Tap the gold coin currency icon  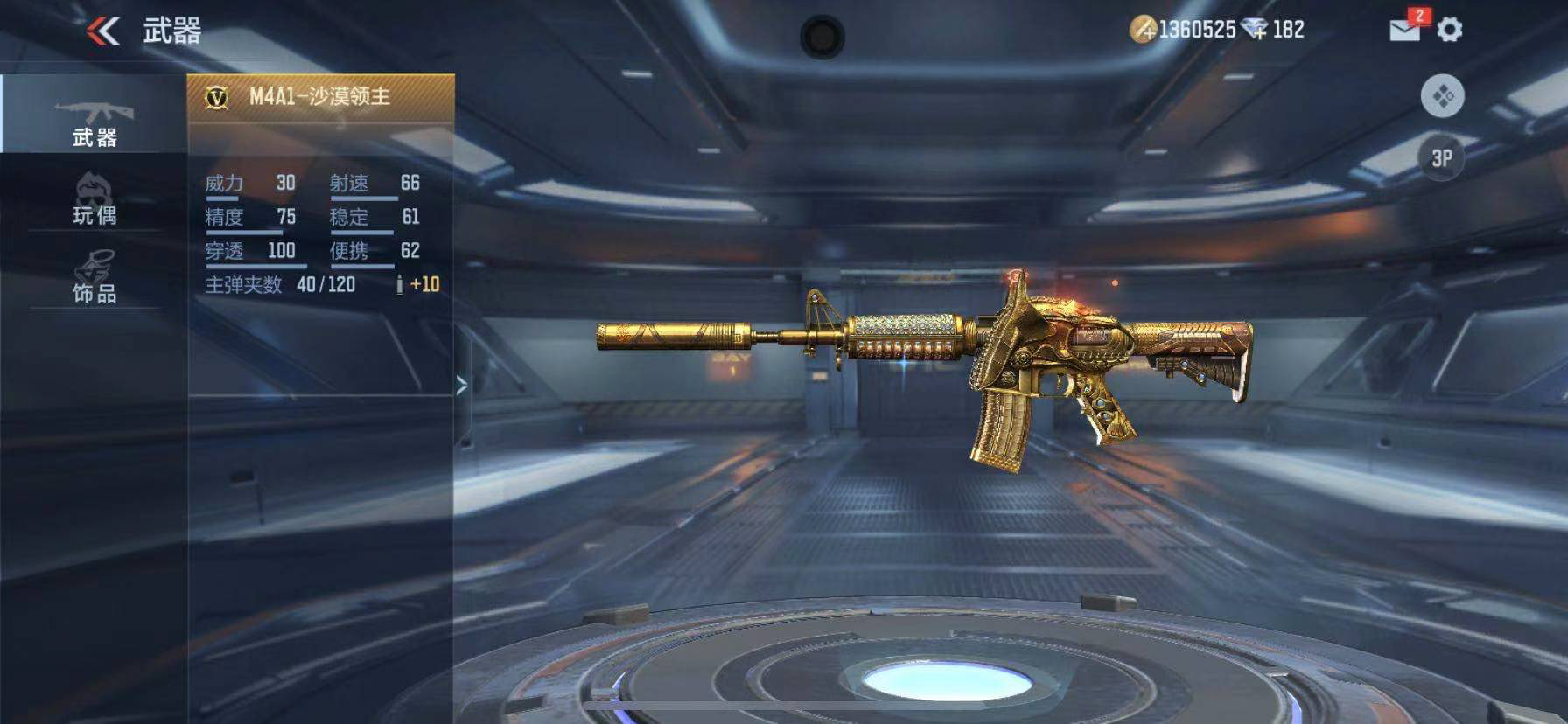pos(1143,30)
